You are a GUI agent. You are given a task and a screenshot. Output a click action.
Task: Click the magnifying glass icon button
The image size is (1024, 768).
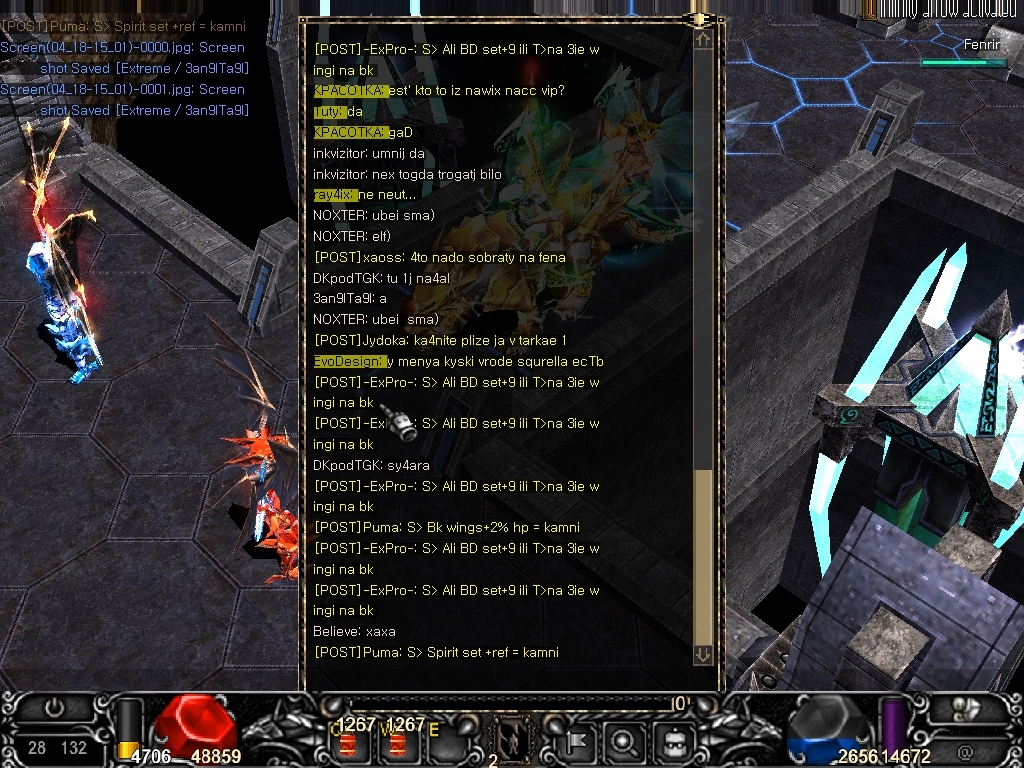pos(625,742)
